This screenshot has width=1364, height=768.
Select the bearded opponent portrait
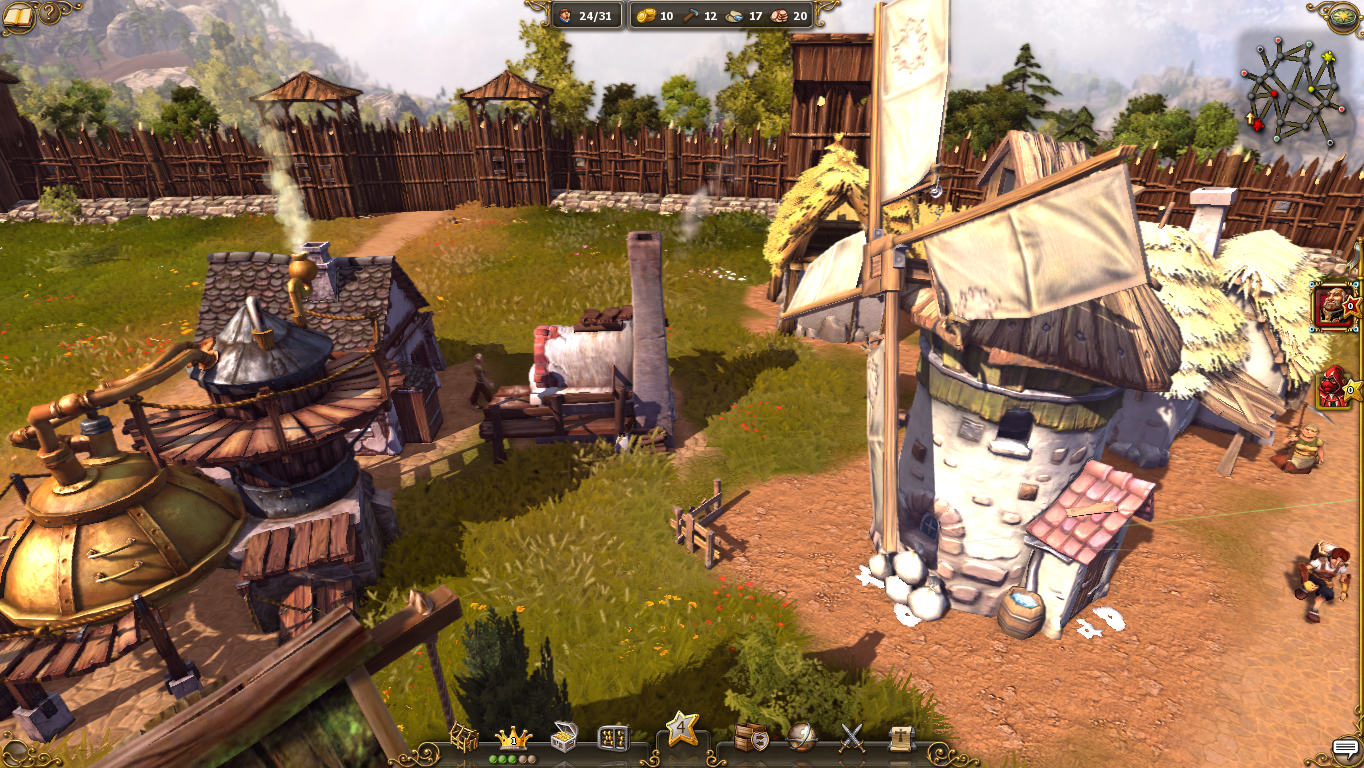tap(1333, 305)
